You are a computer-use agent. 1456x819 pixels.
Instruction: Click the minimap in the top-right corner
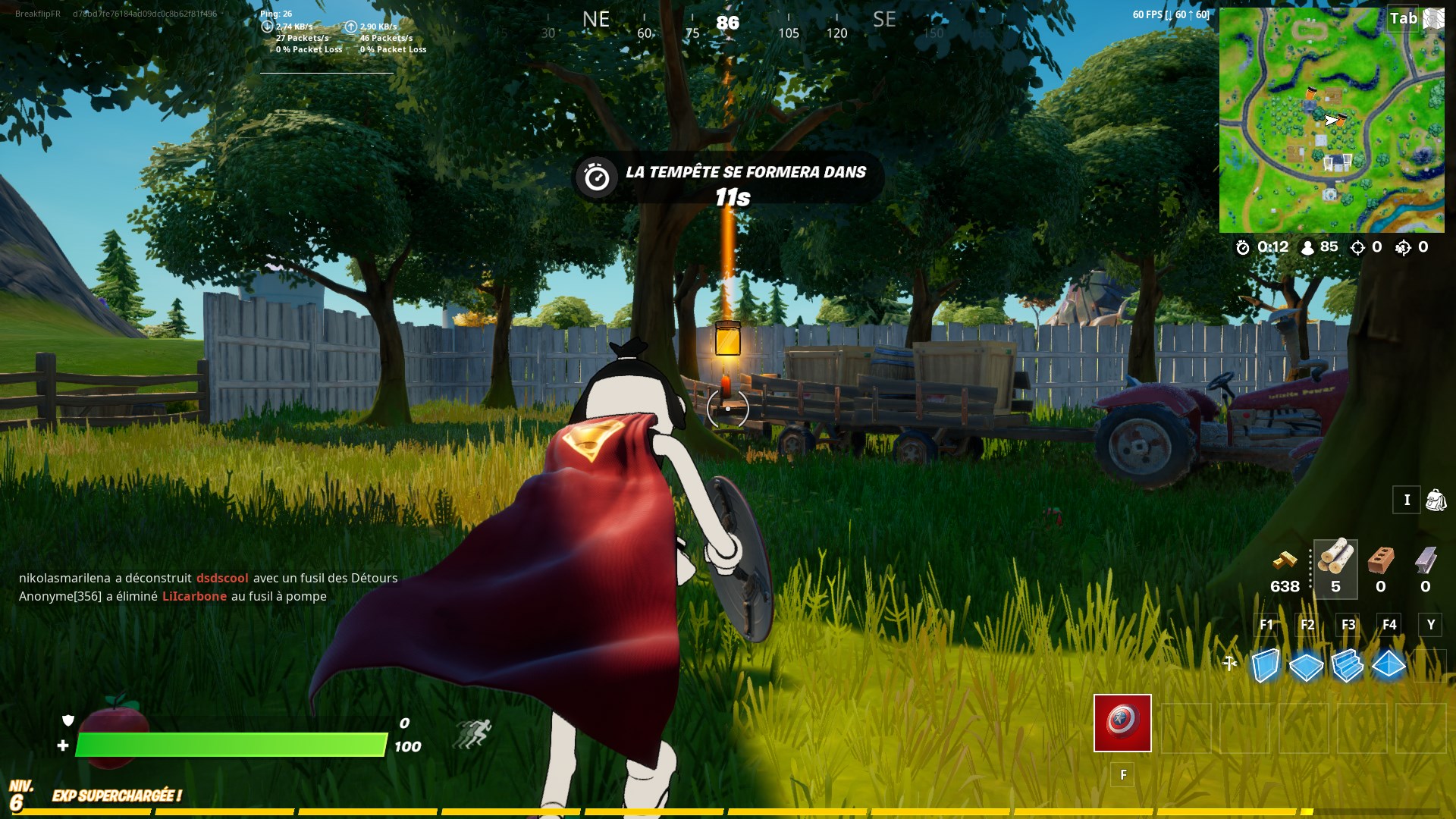pyautogui.click(x=1332, y=118)
